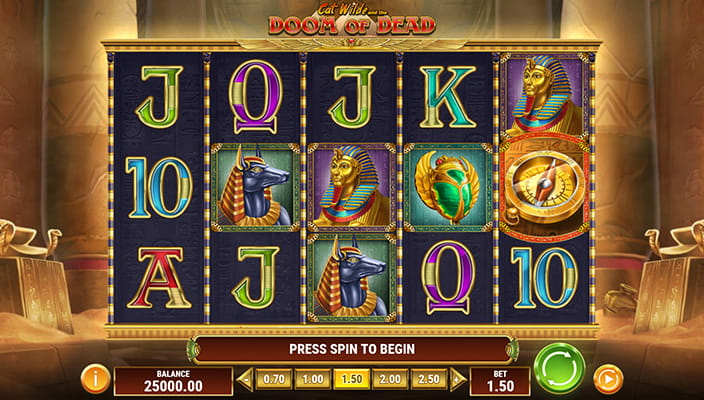Pick the 2.50 bet value
Image resolution: width=704 pixels, height=400 pixels.
click(428, 380)
